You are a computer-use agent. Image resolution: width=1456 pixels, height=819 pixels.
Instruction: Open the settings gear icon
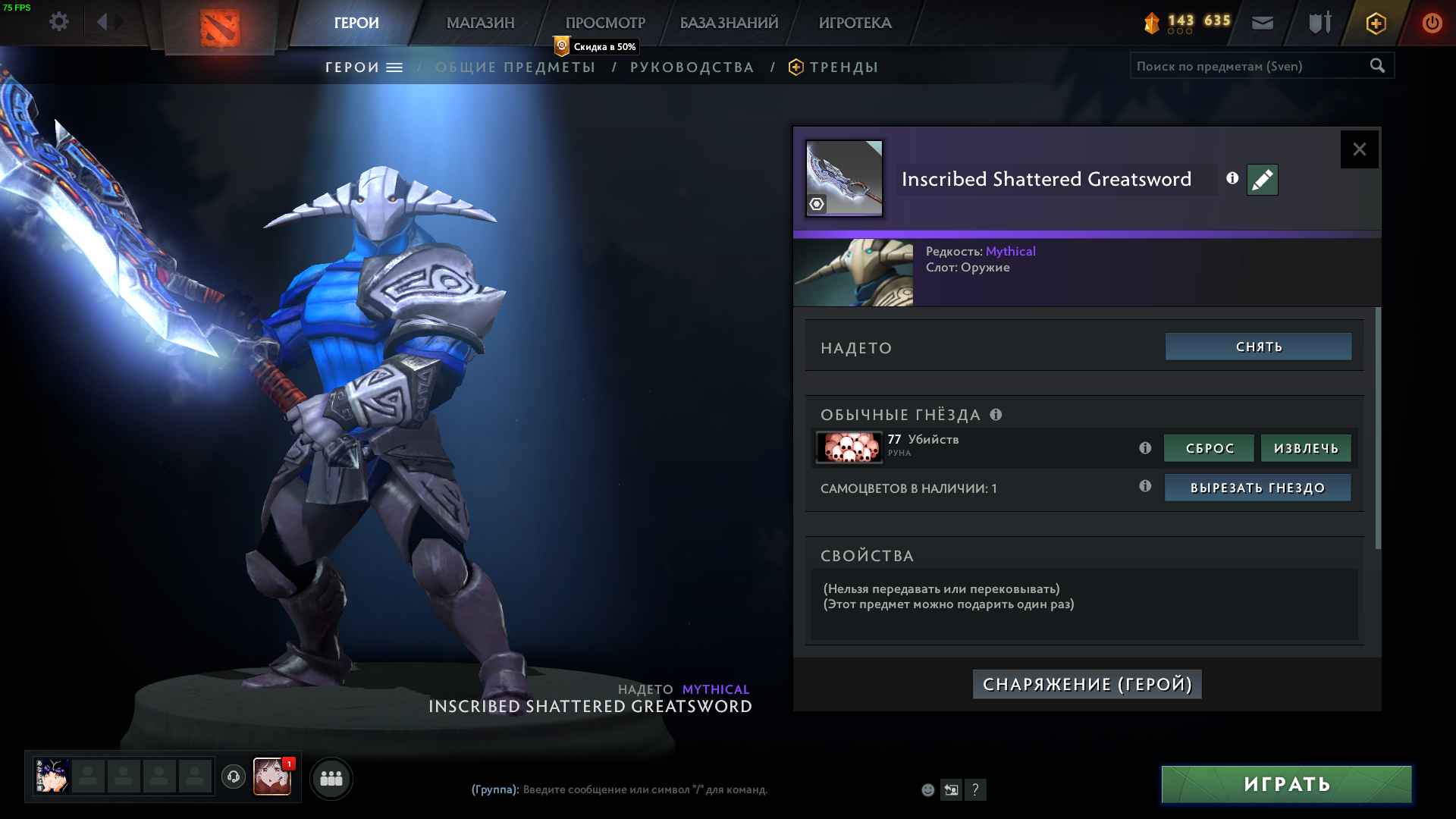tap(59, 21)
